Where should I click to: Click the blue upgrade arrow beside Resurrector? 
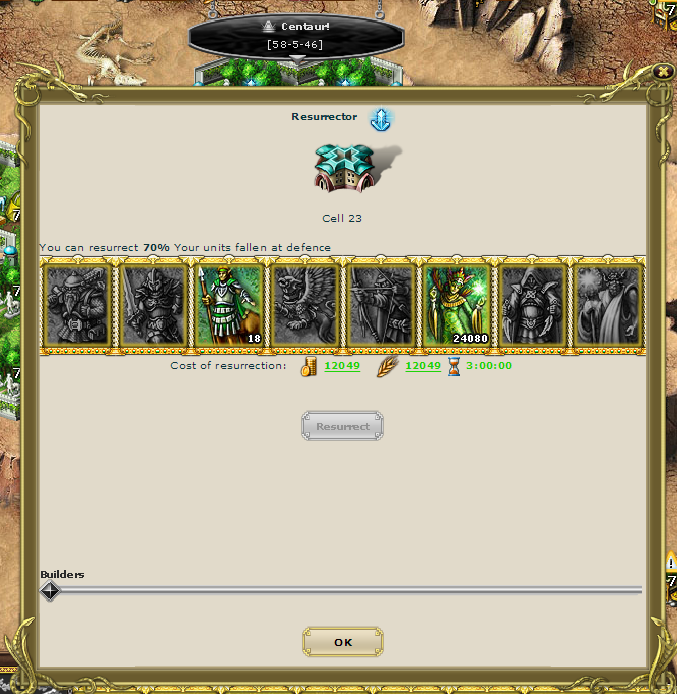coord(381,120)
